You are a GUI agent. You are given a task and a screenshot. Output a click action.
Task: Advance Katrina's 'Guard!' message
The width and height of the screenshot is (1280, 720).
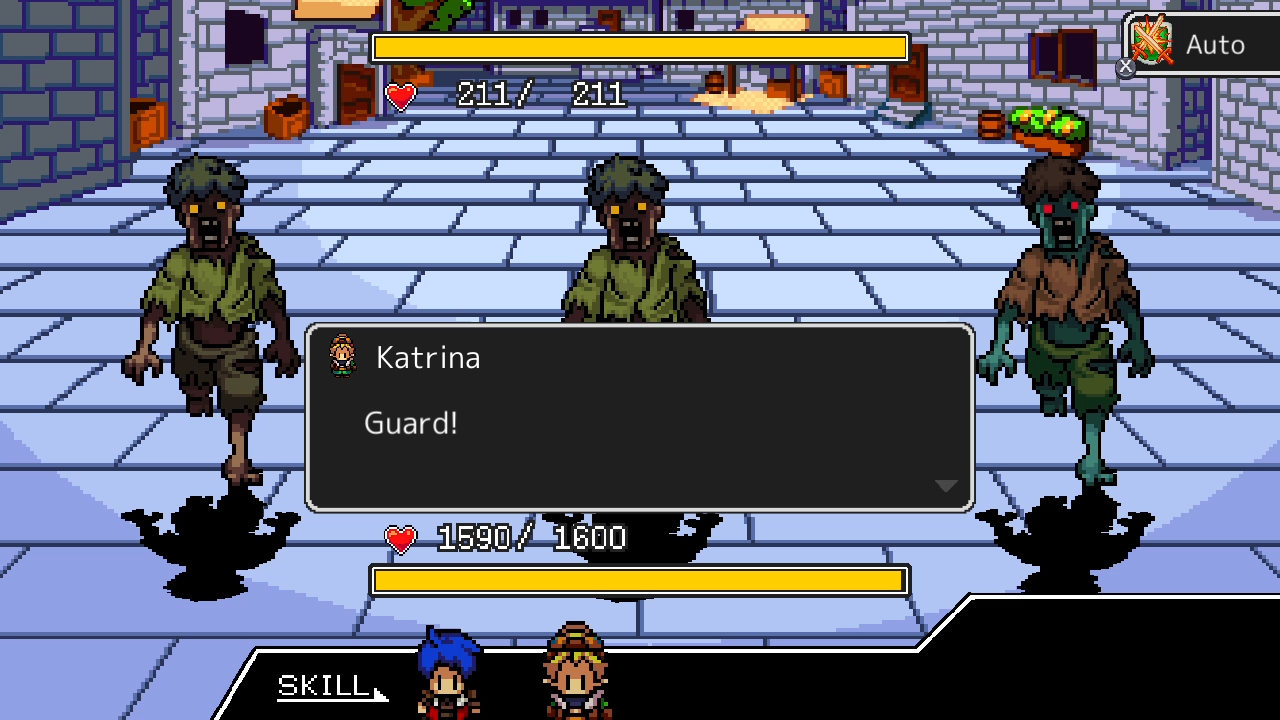point(640,420)
